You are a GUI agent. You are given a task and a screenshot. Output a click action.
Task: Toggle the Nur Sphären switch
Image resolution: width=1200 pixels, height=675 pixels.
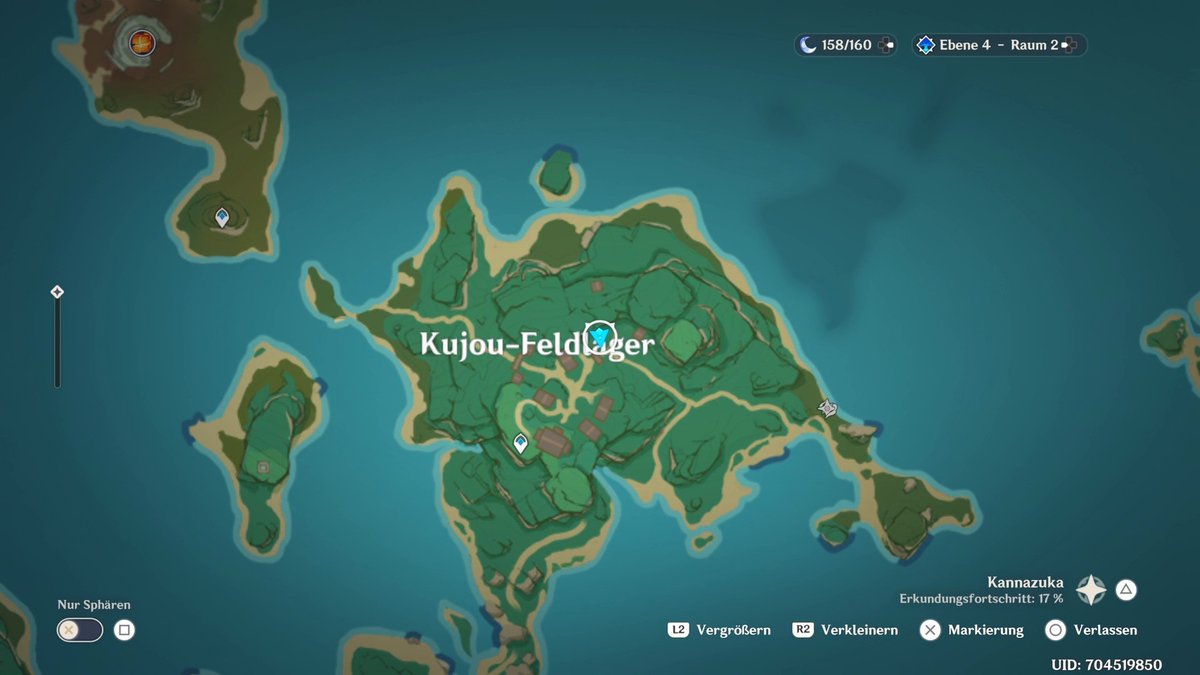[80, 630]
